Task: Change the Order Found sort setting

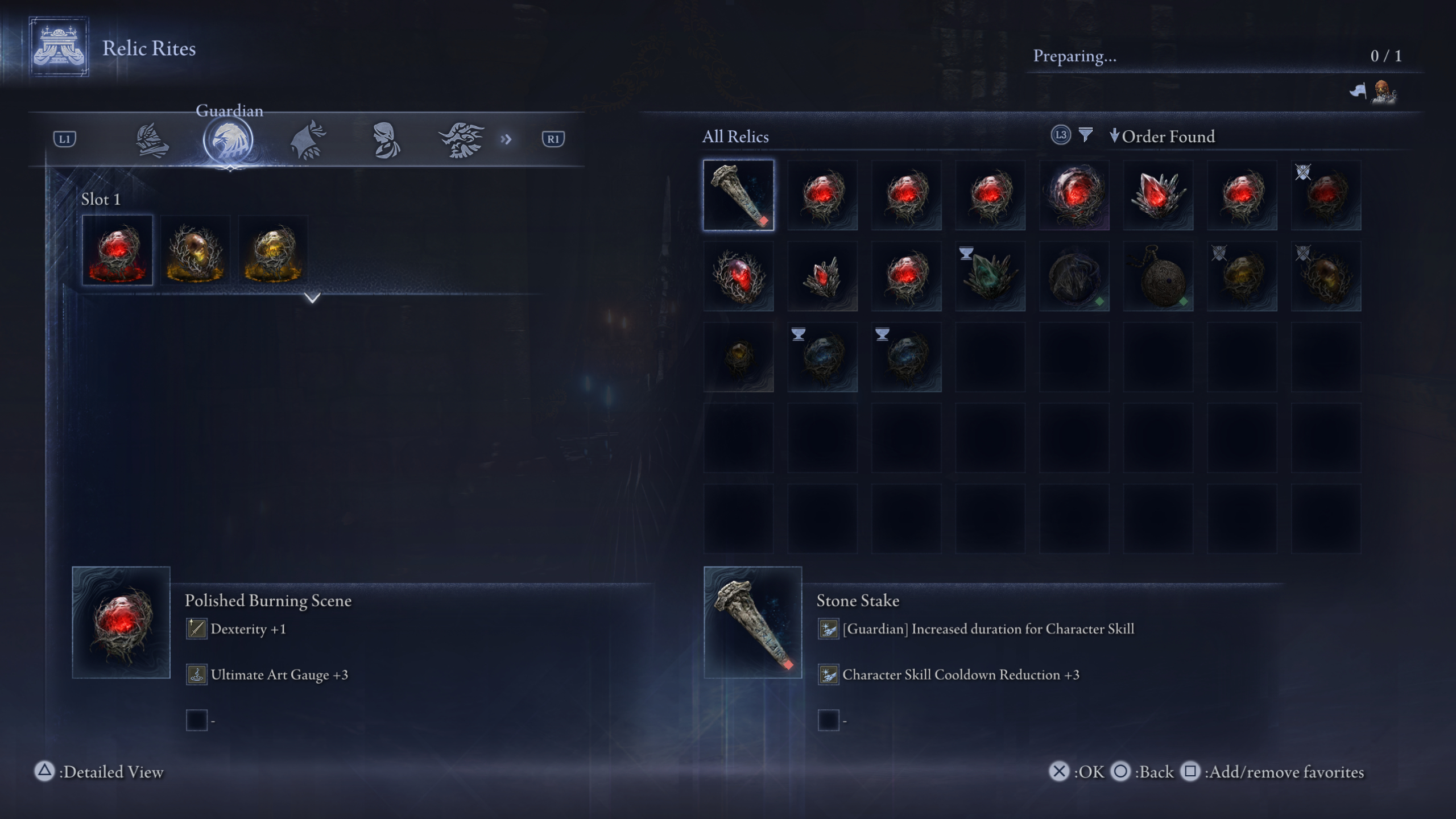Action: tap(1162, 136)
